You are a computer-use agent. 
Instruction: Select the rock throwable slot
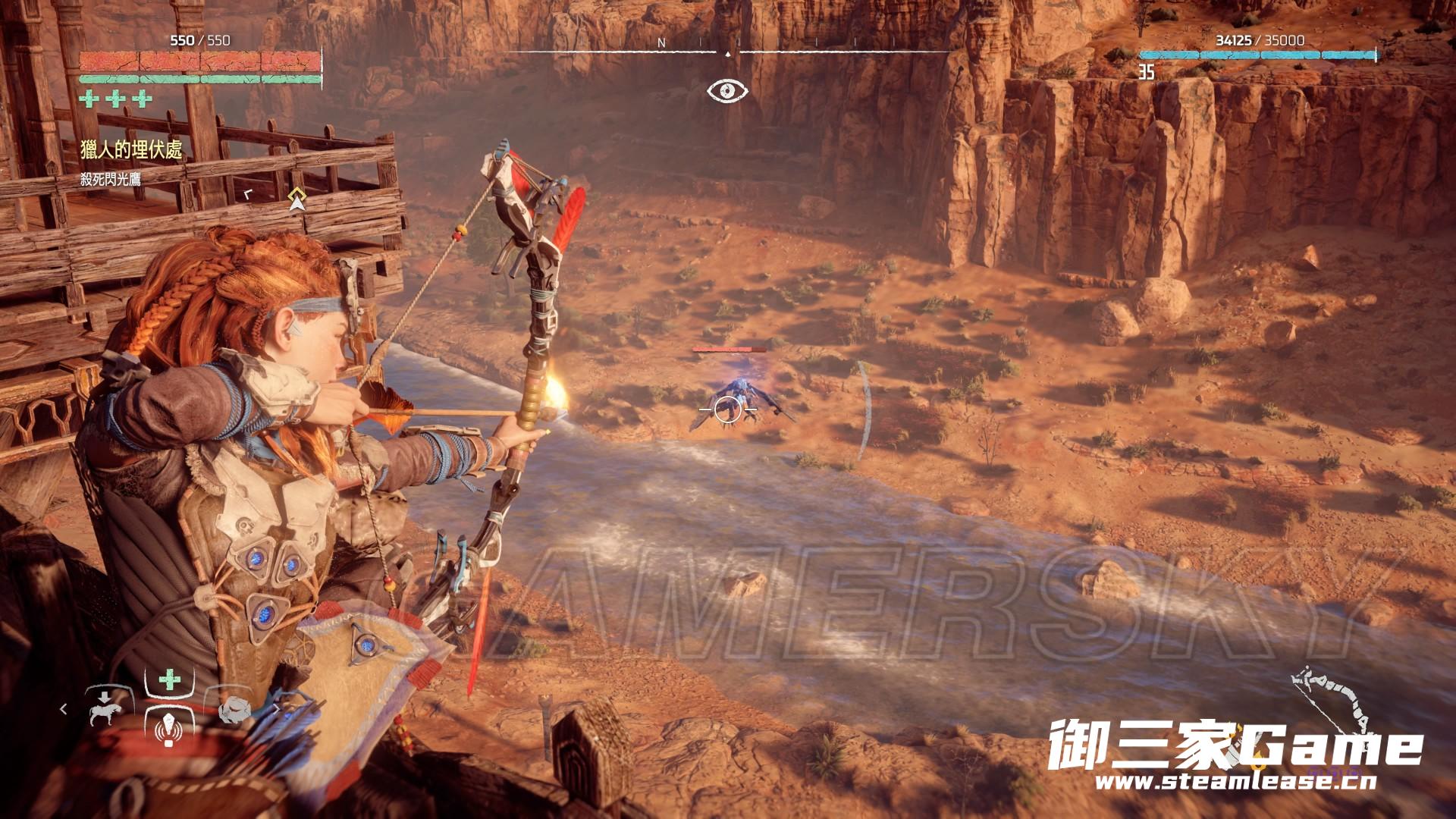pyautogui.click(x=234, y=710)
